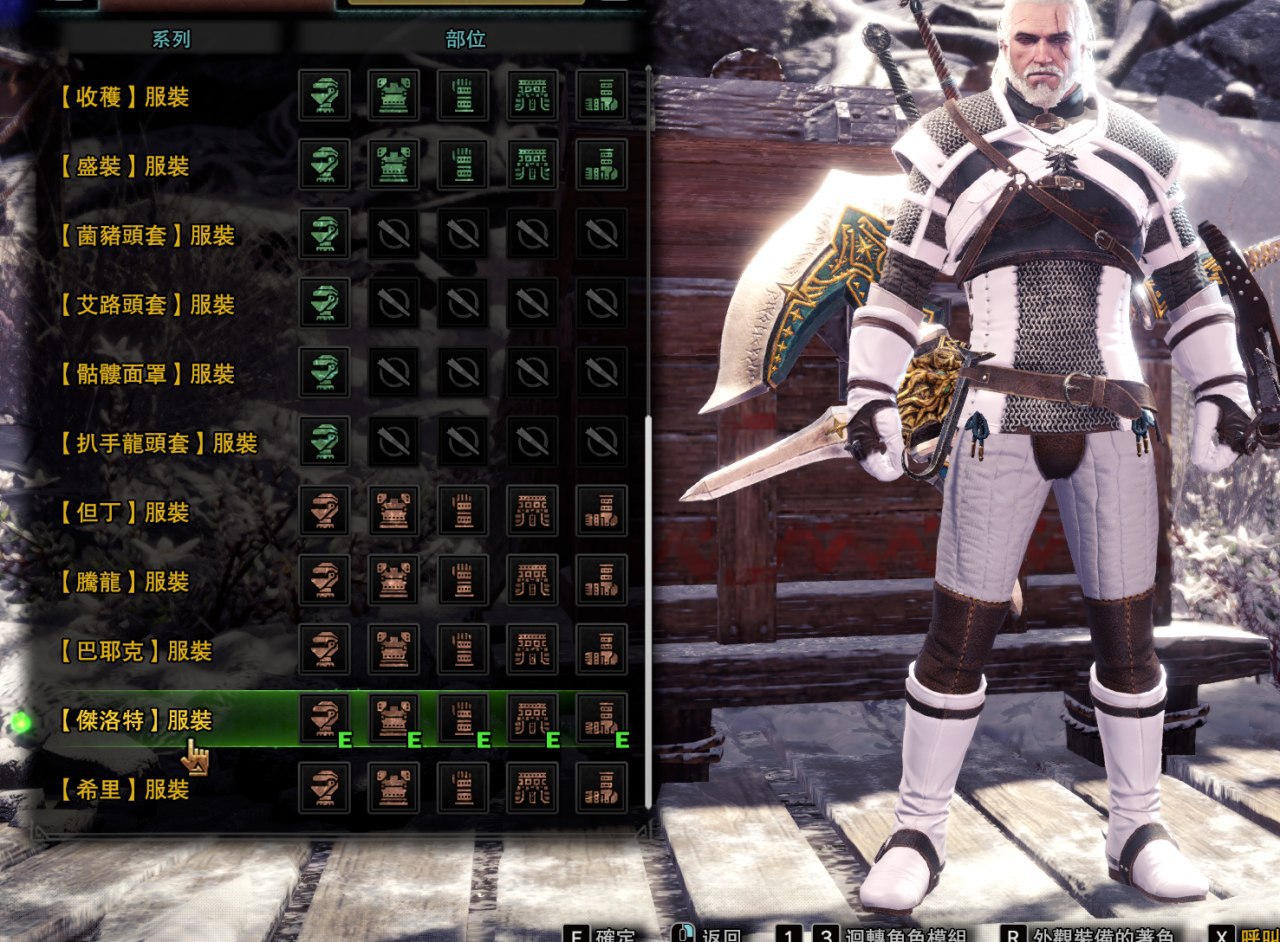This screenshot has height=942, width=1280.
Task: Select the 【騰龍】 arm piece icon
Action: (x=463, y=580)
